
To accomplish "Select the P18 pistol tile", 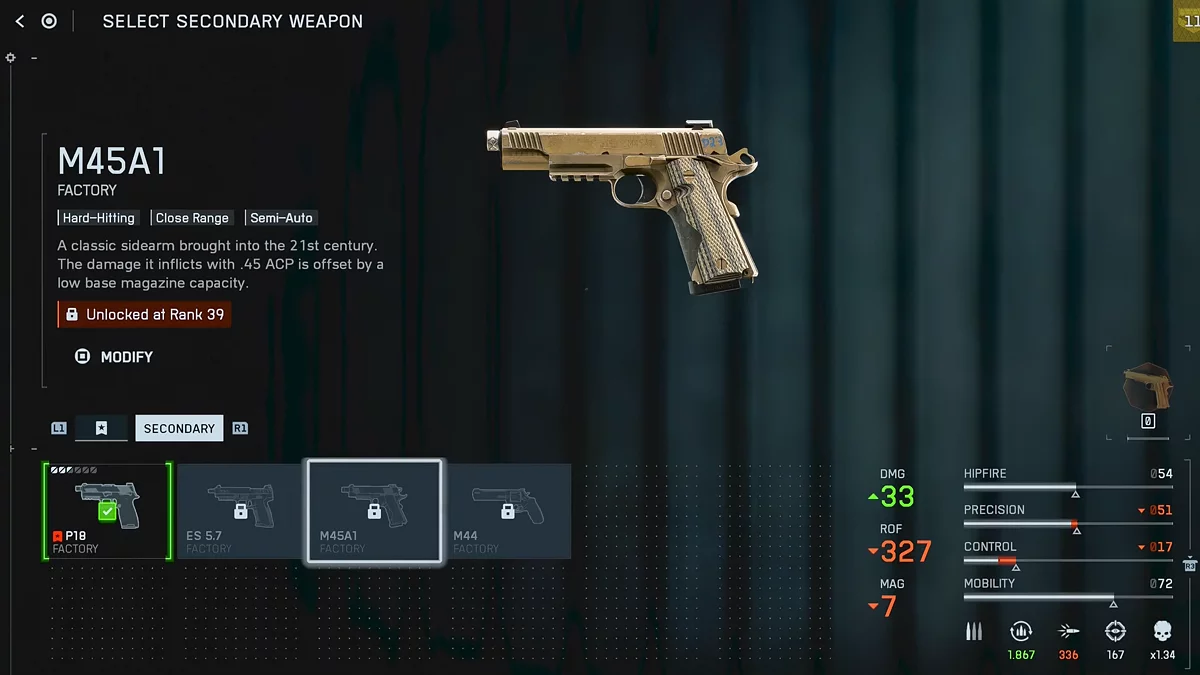I will point(108,511).
